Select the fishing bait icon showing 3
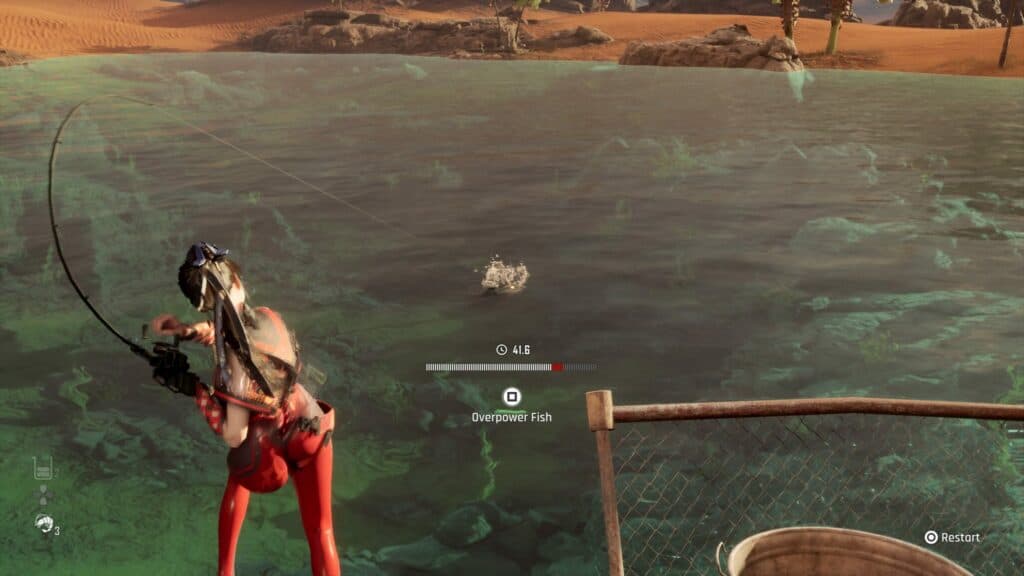This screenshot has height=576, width=1024. [x=44, y=522]
